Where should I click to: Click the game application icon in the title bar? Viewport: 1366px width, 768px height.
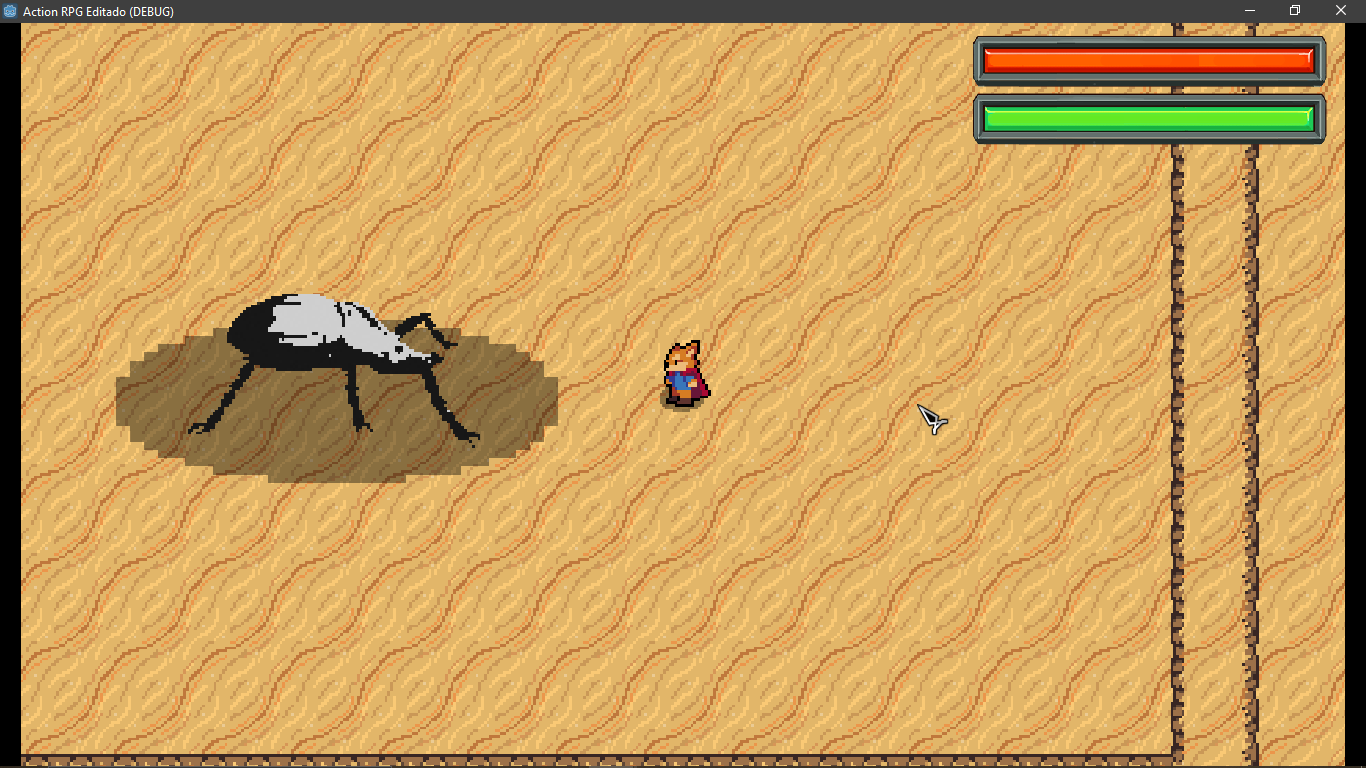[10, 11]
